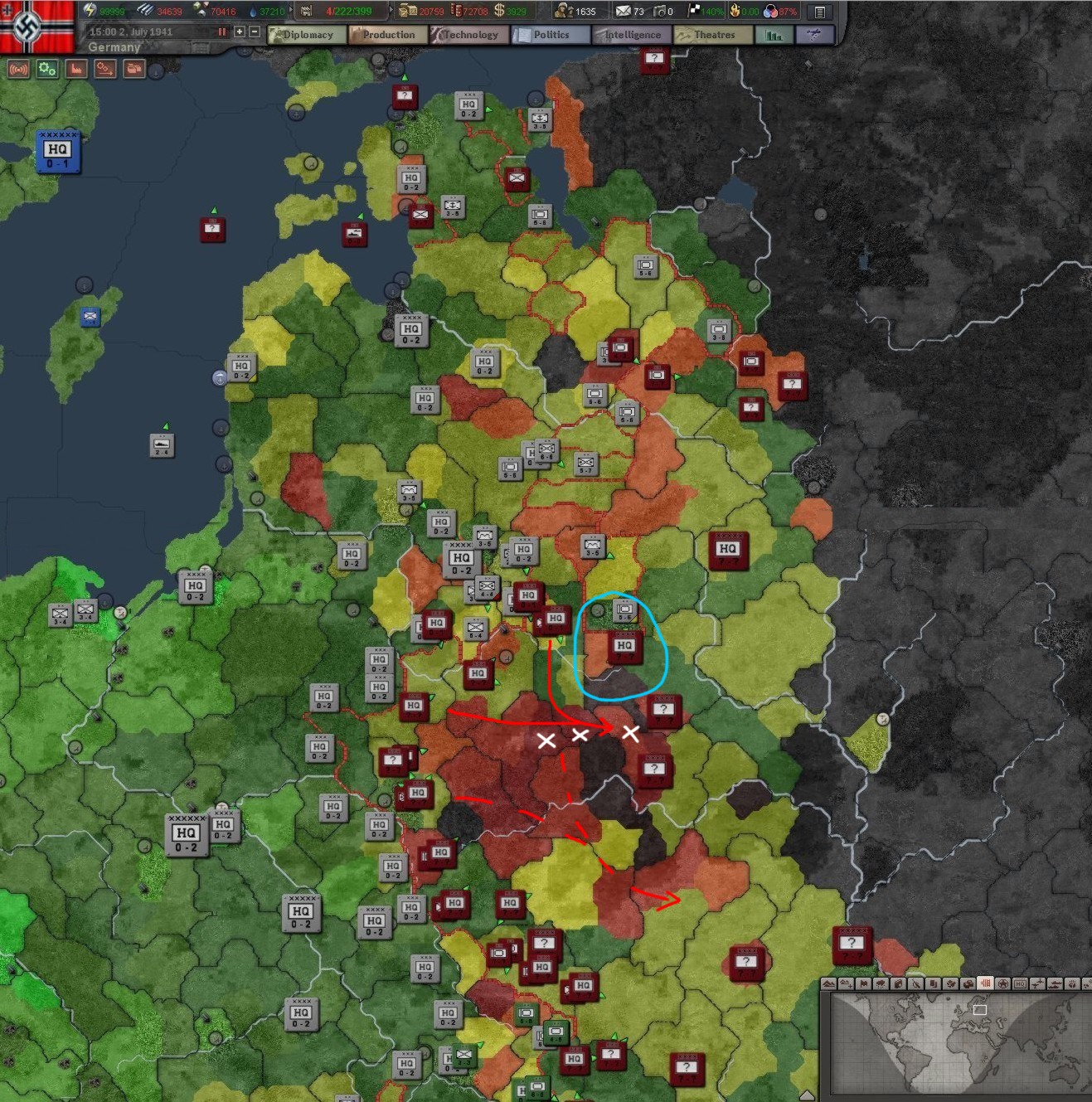Open the Diplomacy tab
1092x1102 pixels.
[307, 35]
